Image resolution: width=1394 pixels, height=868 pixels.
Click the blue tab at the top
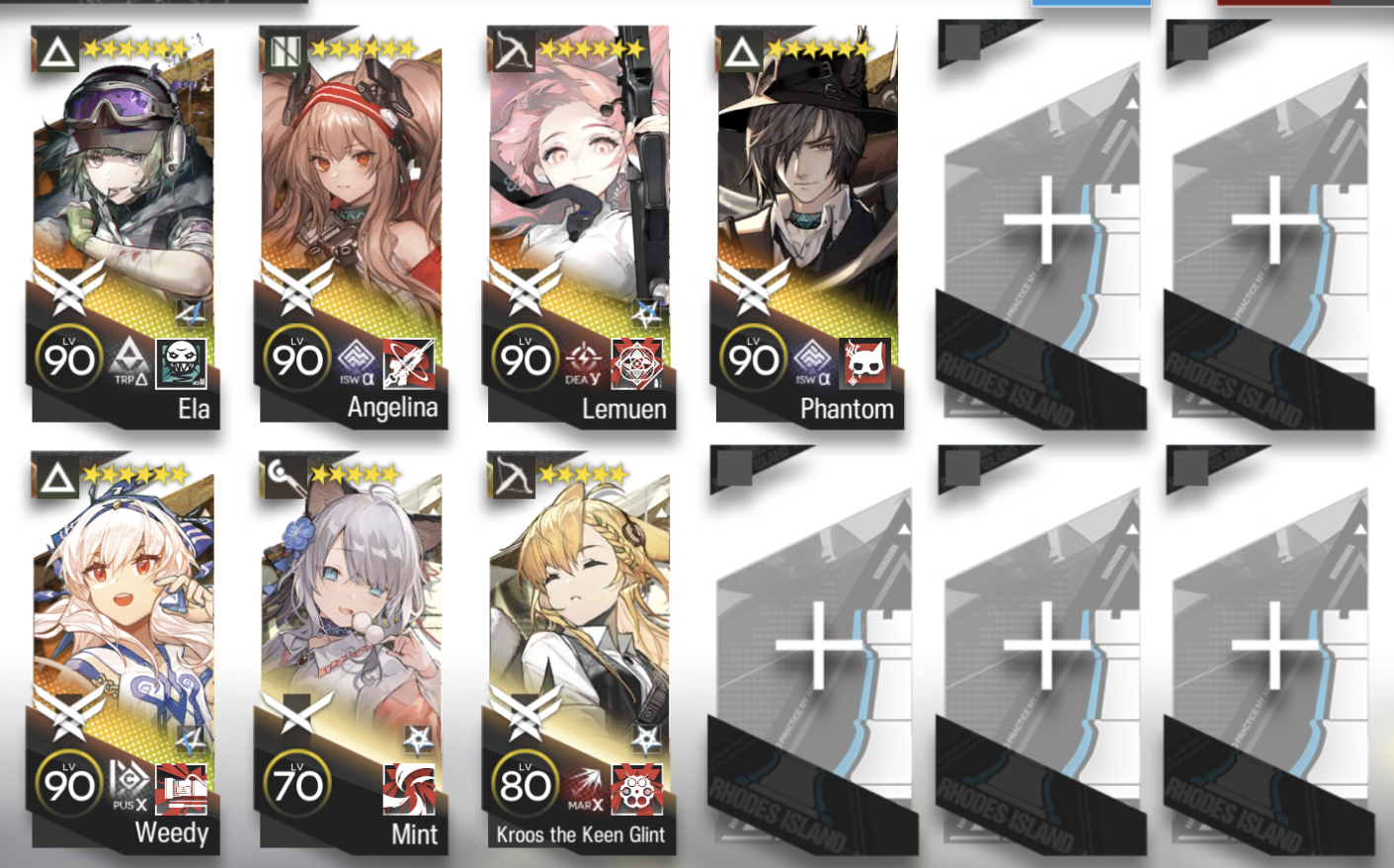[x=1090, y=3]
